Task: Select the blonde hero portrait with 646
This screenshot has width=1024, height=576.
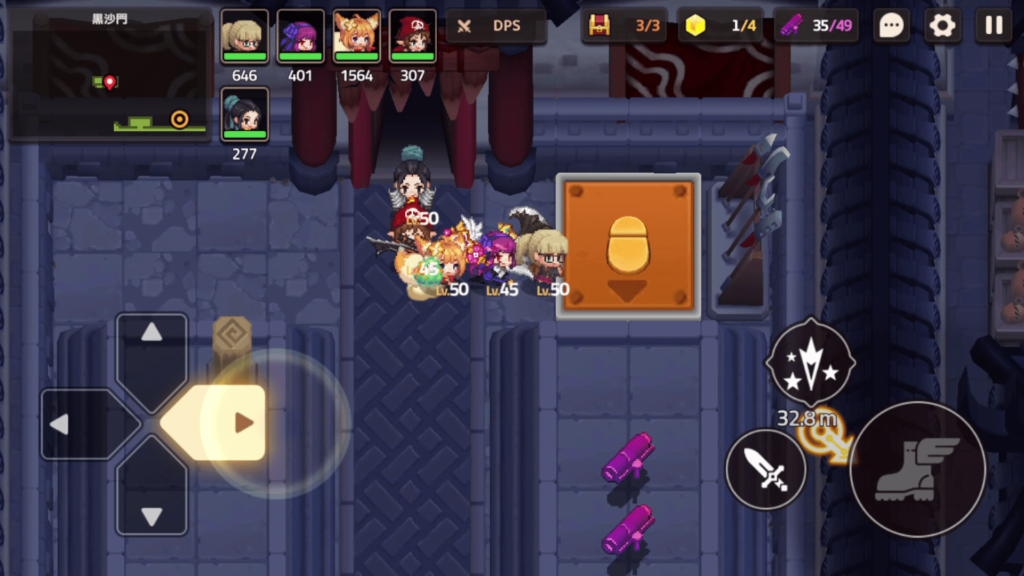Action: point(244,38)
